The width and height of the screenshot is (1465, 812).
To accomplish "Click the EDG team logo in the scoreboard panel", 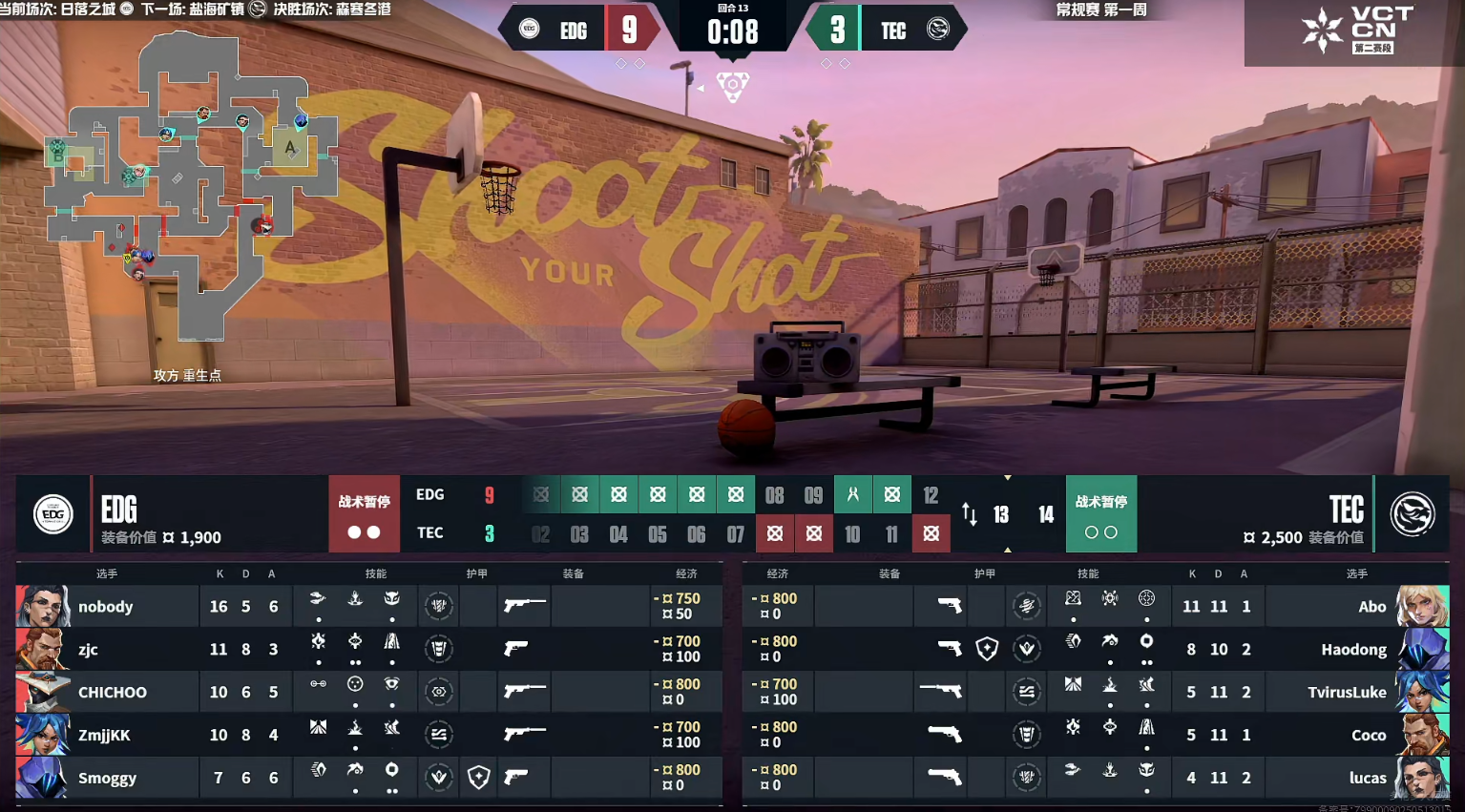I will [x=53, y=514].
